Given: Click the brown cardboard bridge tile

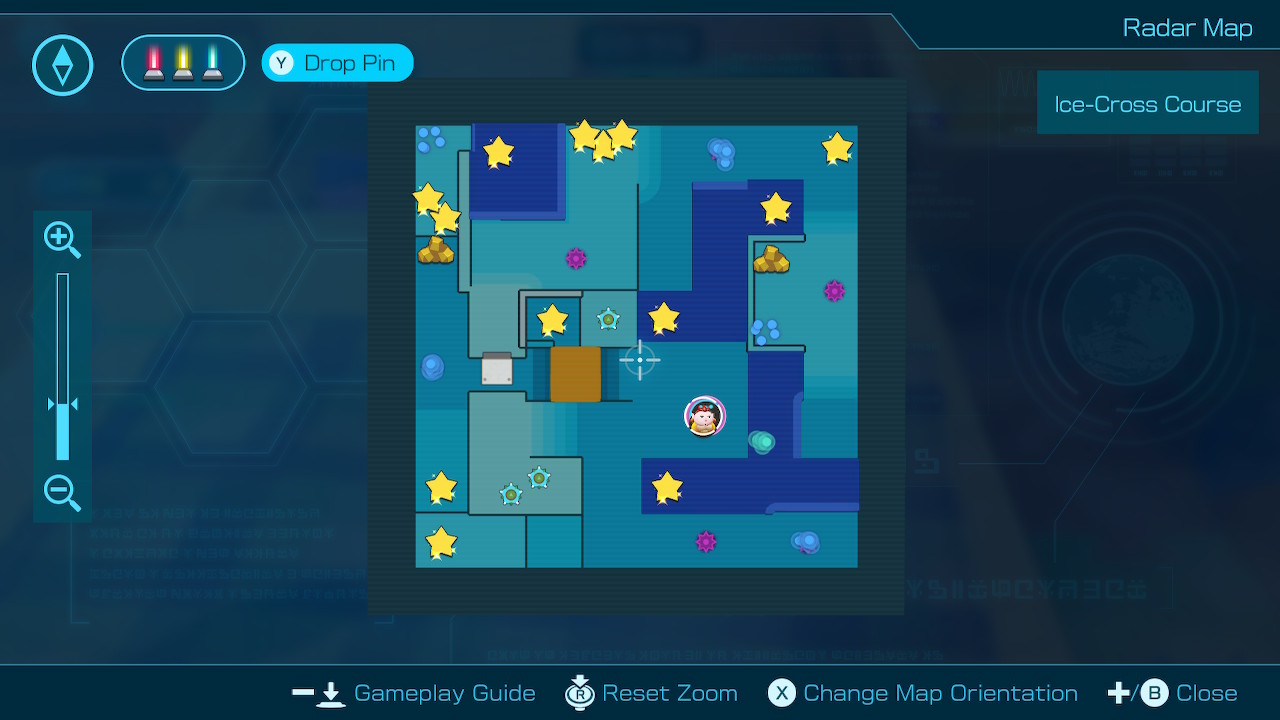Looking at the screenshot, I should [575, 374].
